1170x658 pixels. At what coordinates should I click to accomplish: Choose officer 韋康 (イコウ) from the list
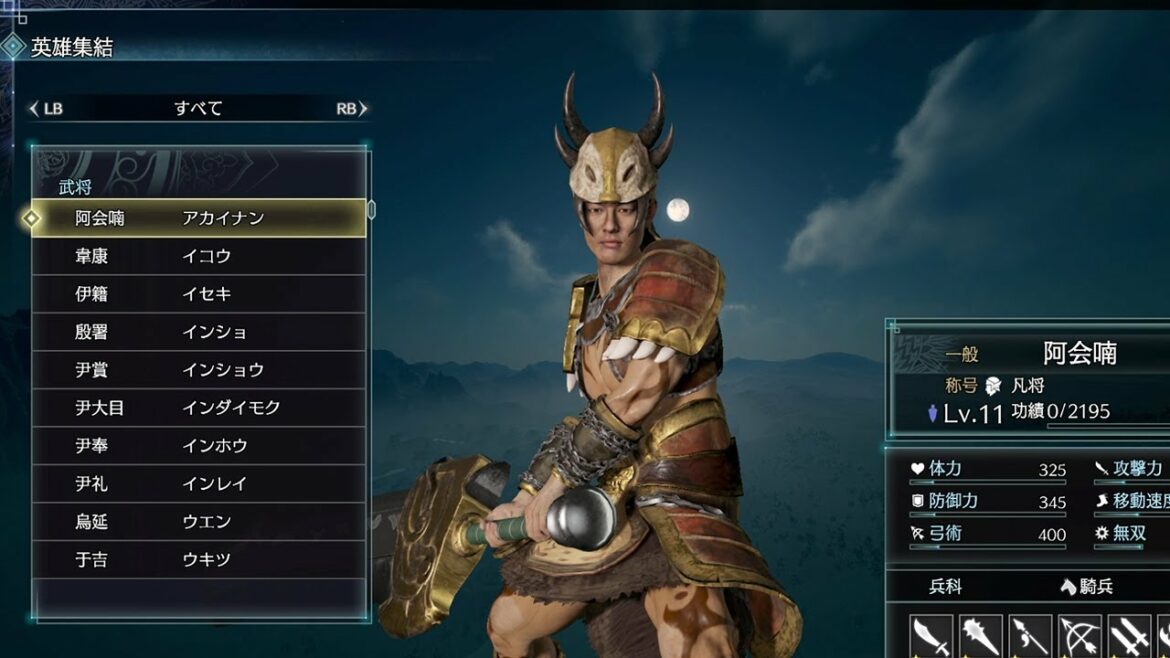198,256
